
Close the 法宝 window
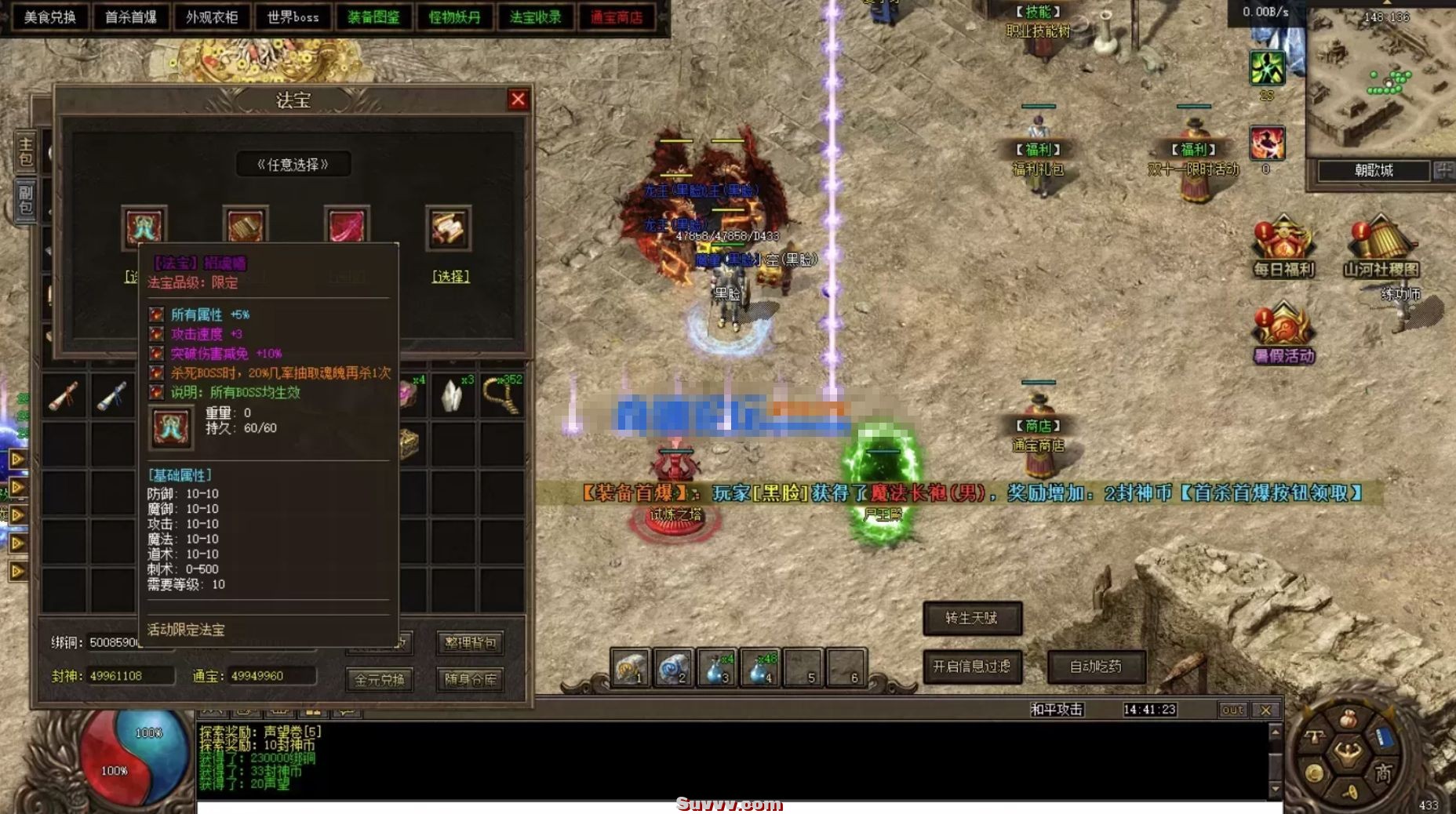pyautogui.click(x=518, y=100)
